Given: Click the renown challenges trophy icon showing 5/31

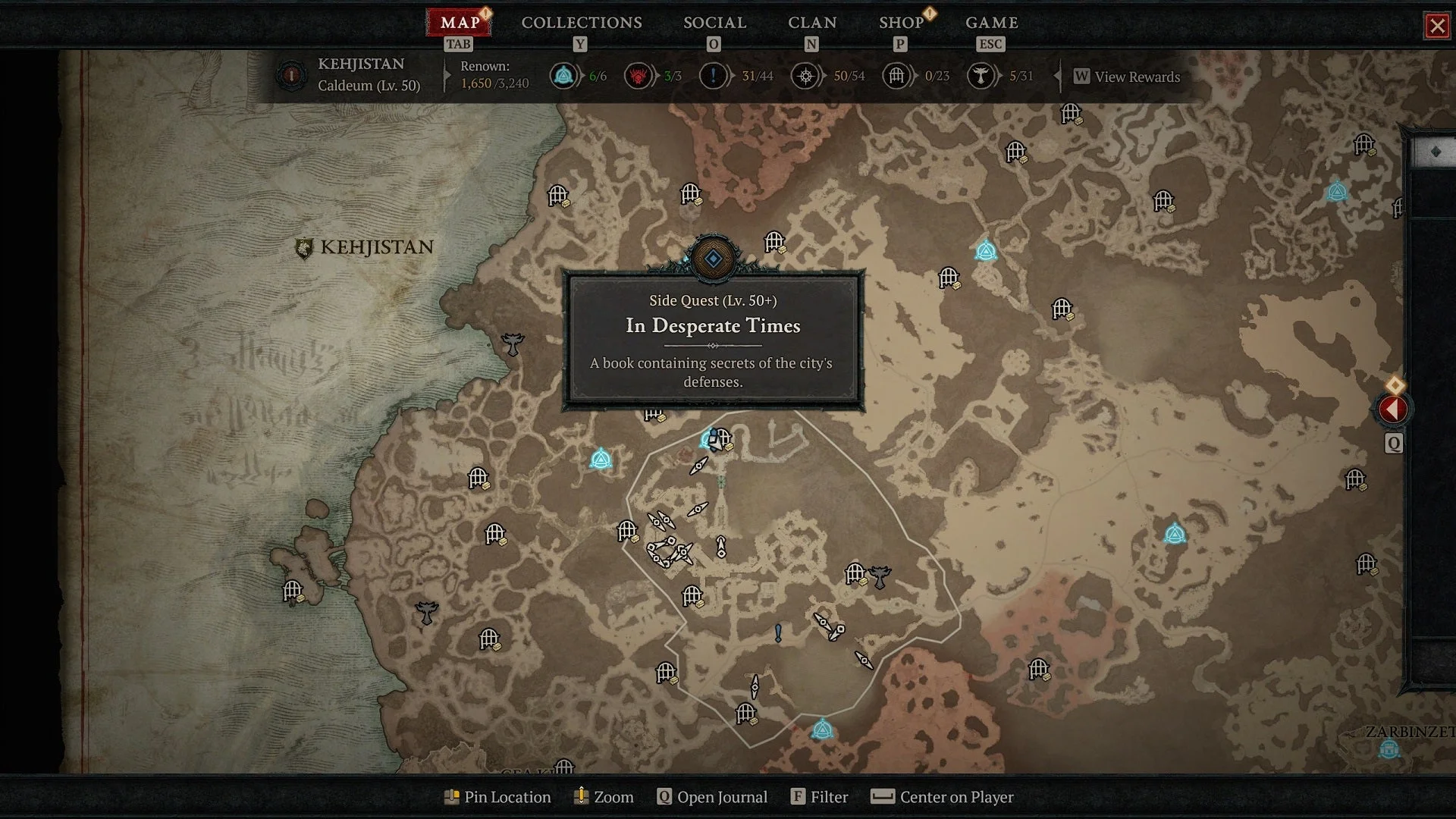Looking at the screenshot, I should pos(981,76).
